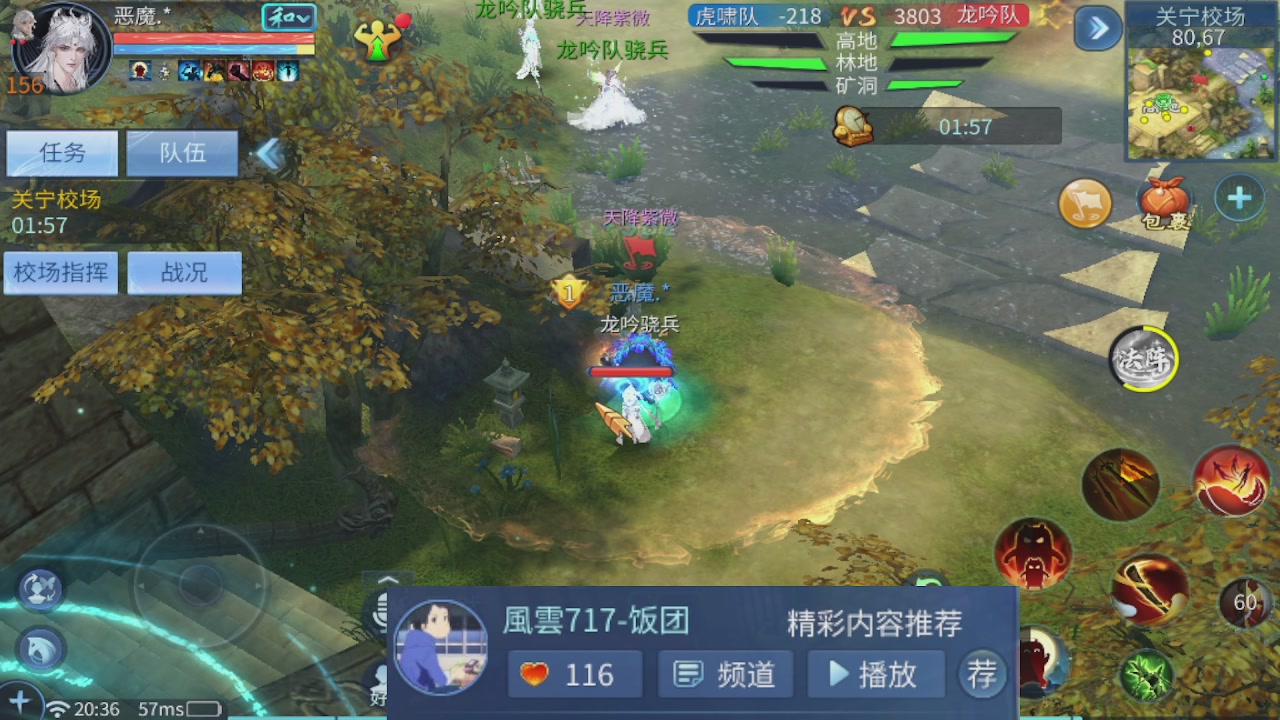Activate the red demon summon skill
This screenshot has height=720, width=1280.
coord(1035,555)
